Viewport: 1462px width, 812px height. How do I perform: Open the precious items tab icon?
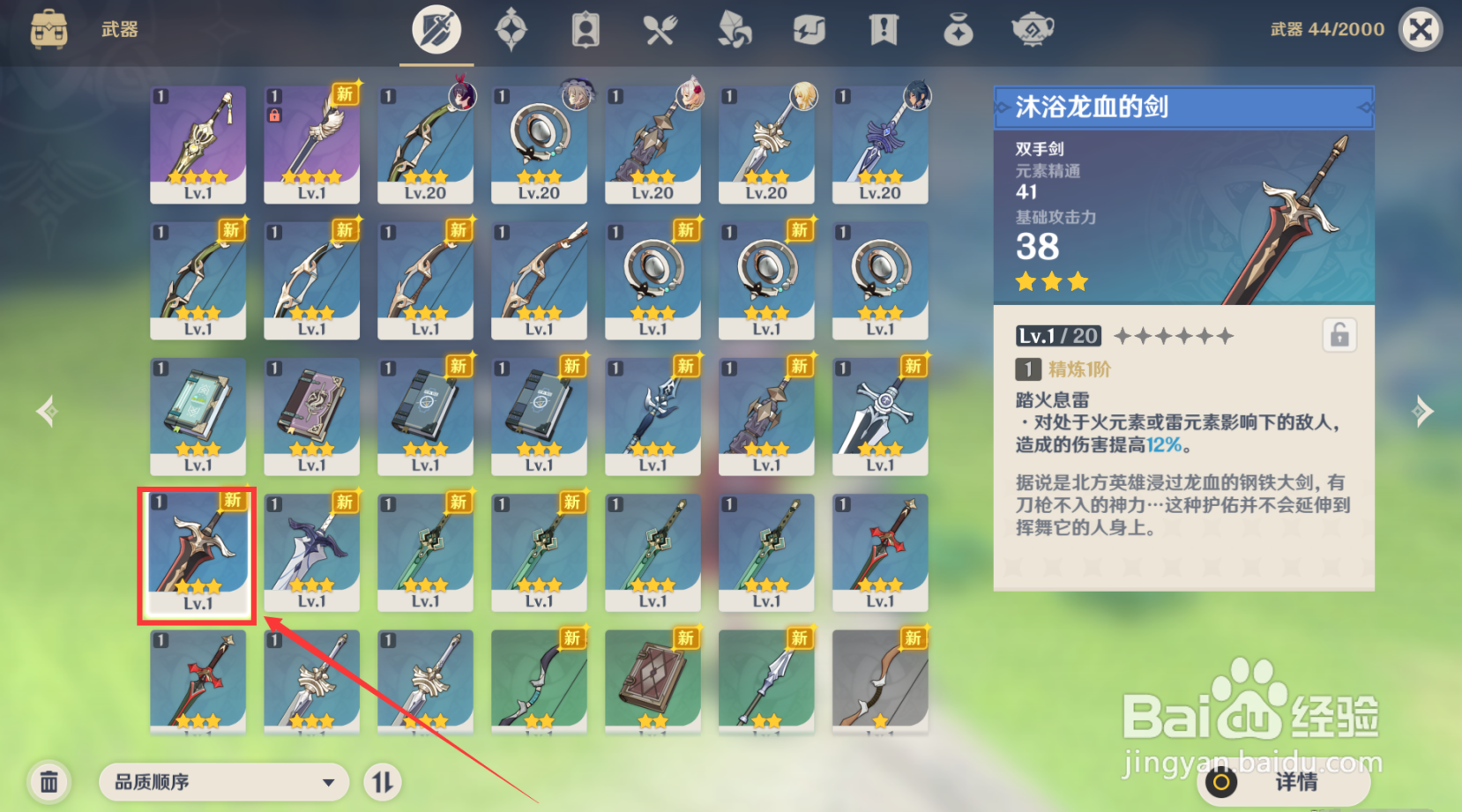coord(958,28)
